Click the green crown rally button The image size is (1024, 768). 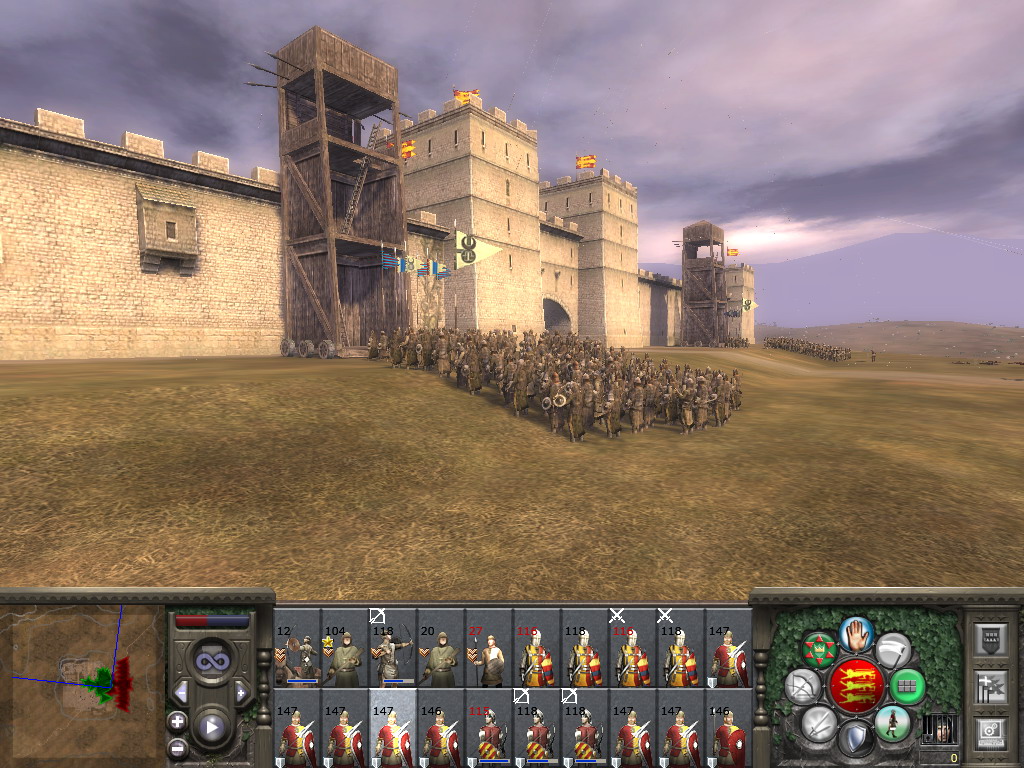tap(820, 650)
